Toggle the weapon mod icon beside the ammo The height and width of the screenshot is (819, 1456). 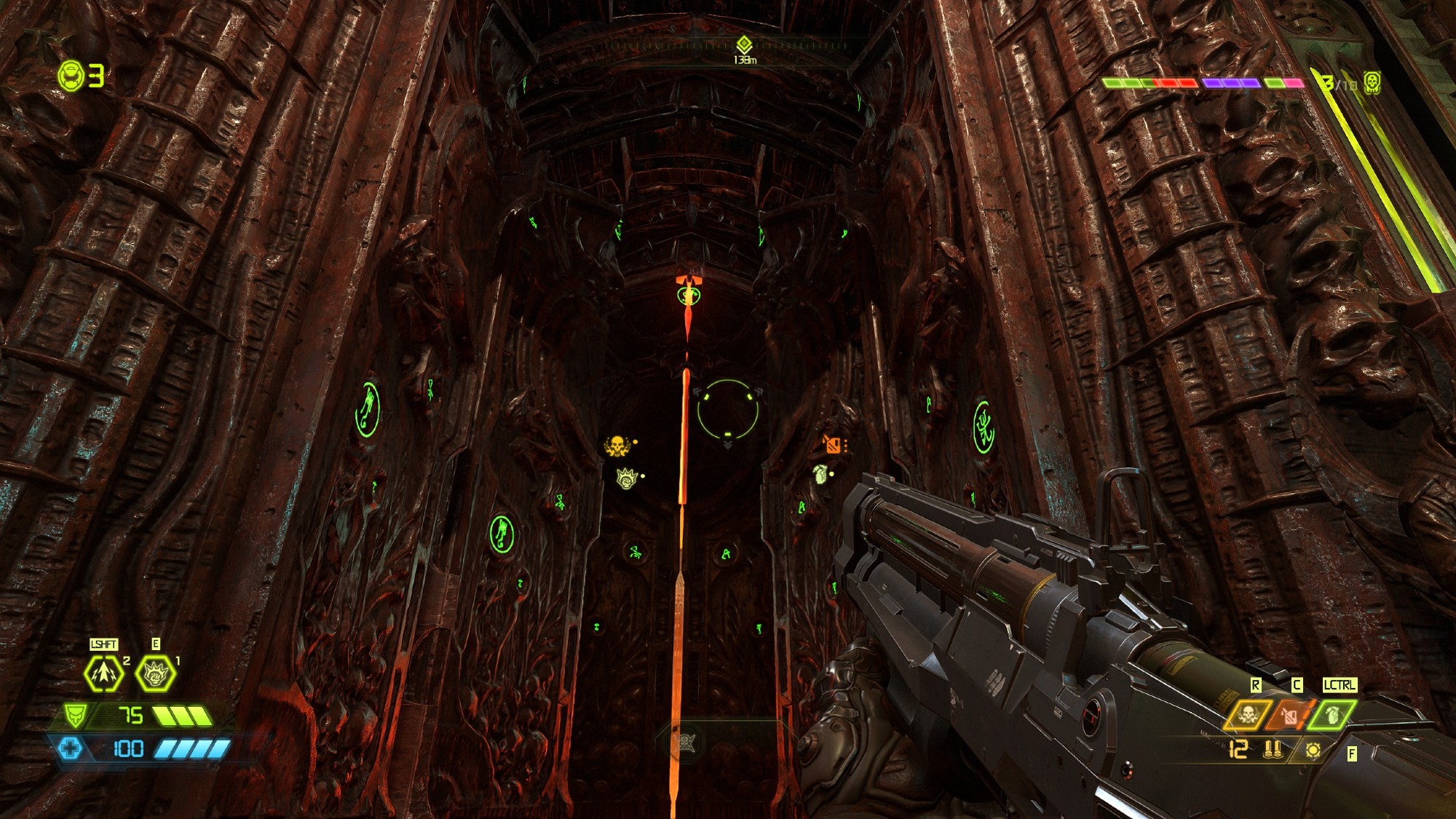(1313, 750)
